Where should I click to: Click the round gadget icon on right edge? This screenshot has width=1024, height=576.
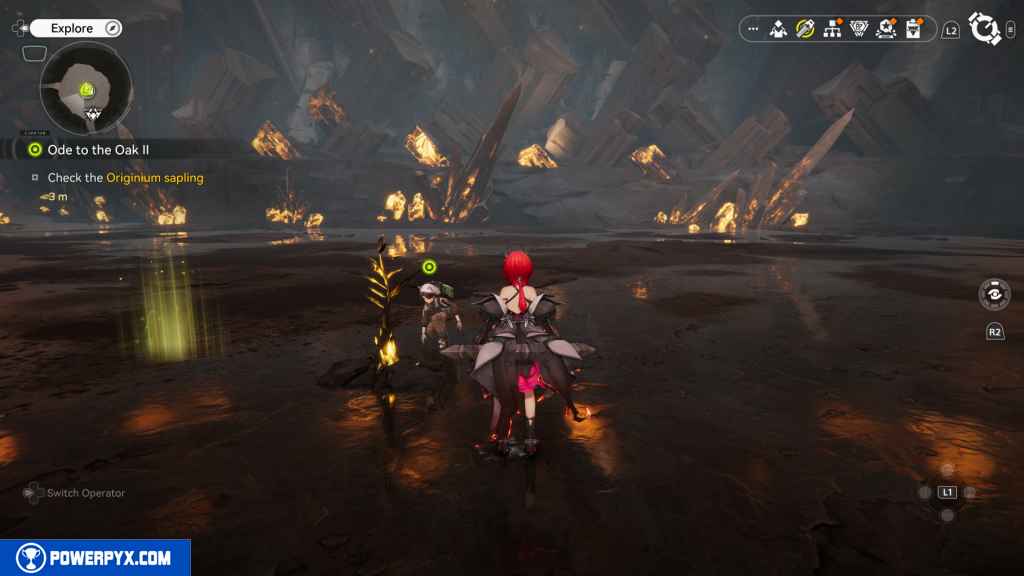(x=994, y=294)
